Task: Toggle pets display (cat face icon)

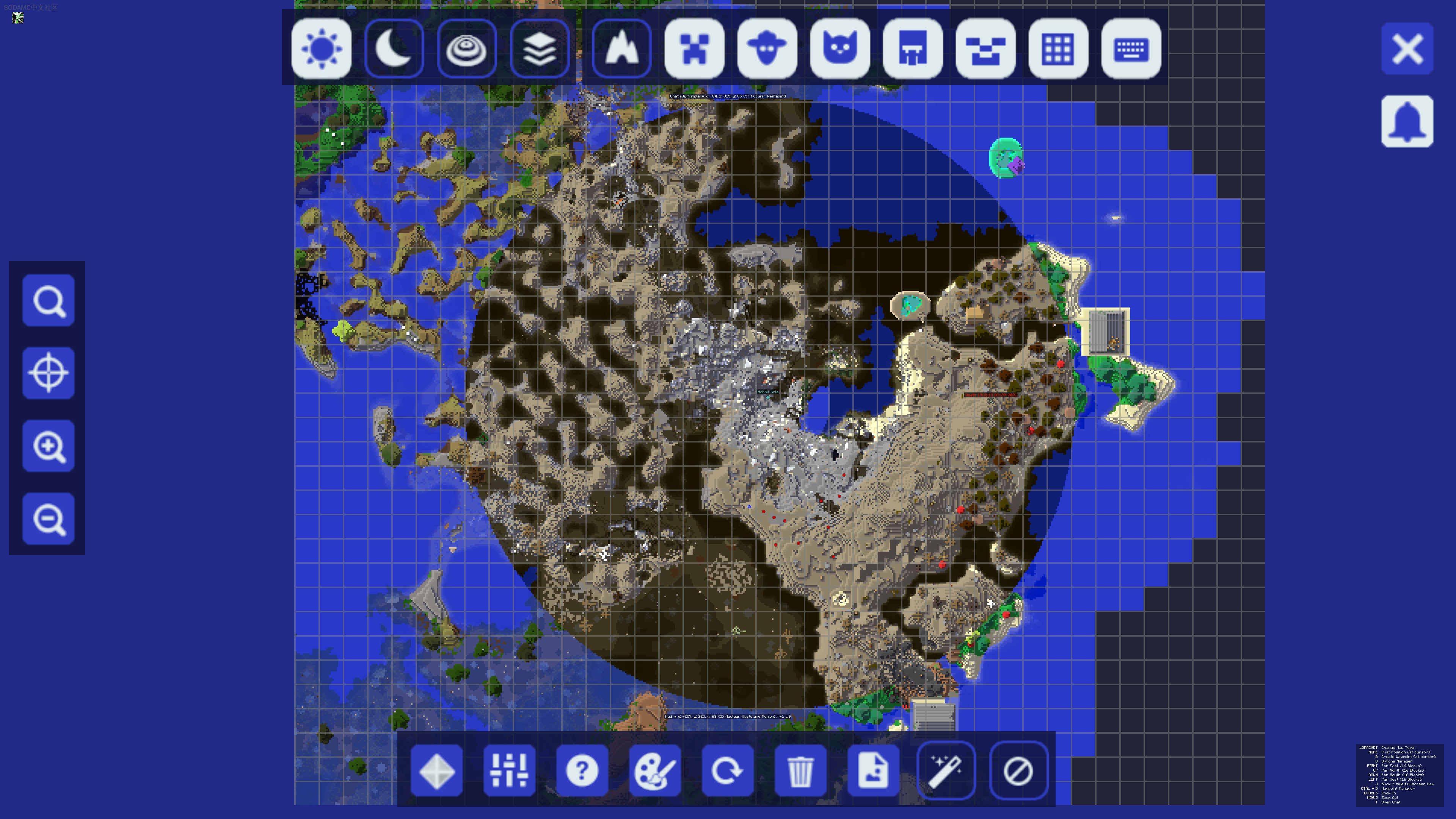Action: coord(840,48)
